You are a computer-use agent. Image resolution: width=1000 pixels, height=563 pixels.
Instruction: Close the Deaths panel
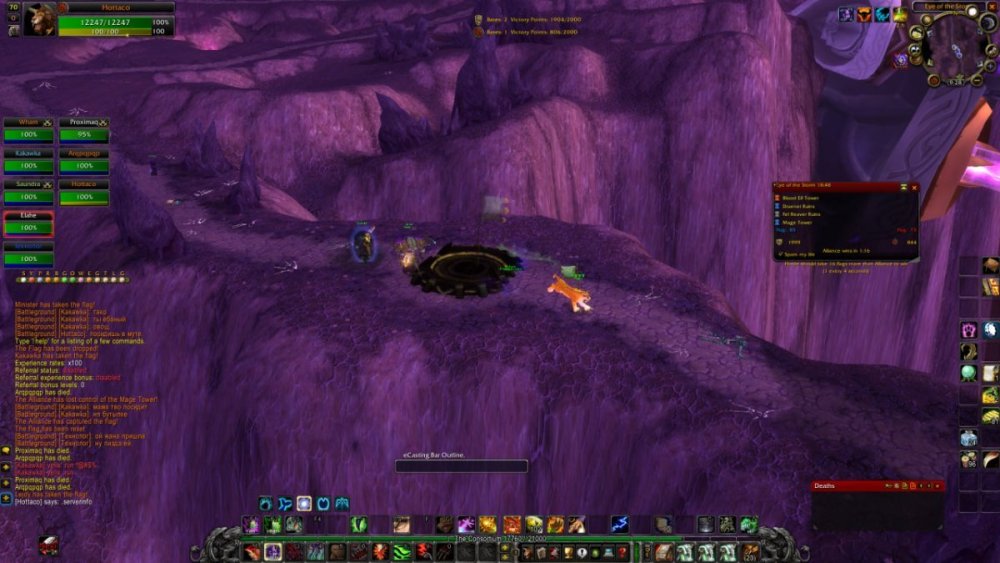tap(938, 486)
